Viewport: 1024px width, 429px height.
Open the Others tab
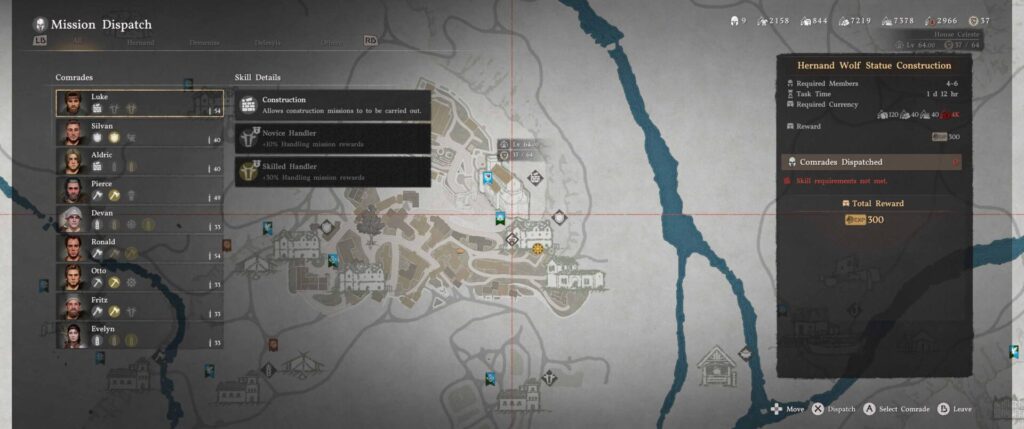[330, 42]
